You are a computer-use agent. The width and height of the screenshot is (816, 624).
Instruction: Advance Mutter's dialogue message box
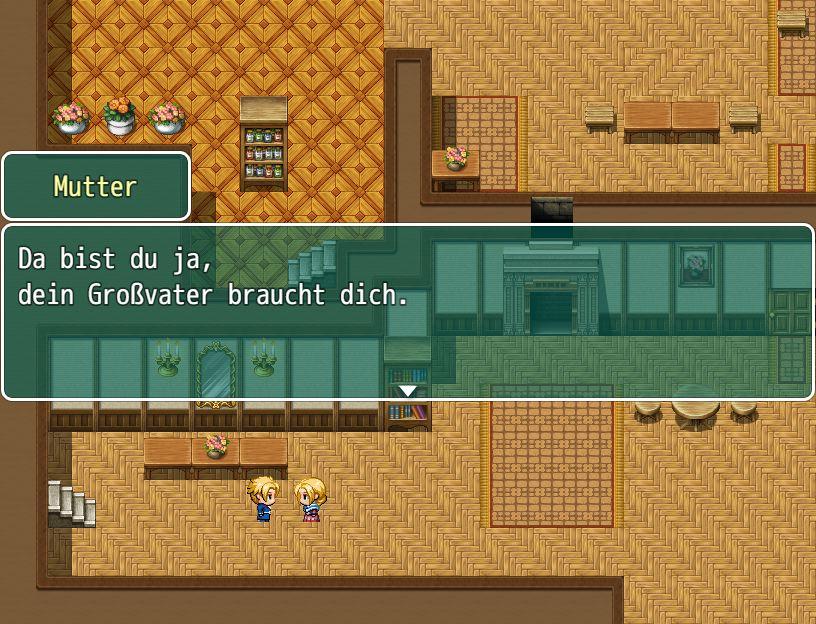pos(408,311)
